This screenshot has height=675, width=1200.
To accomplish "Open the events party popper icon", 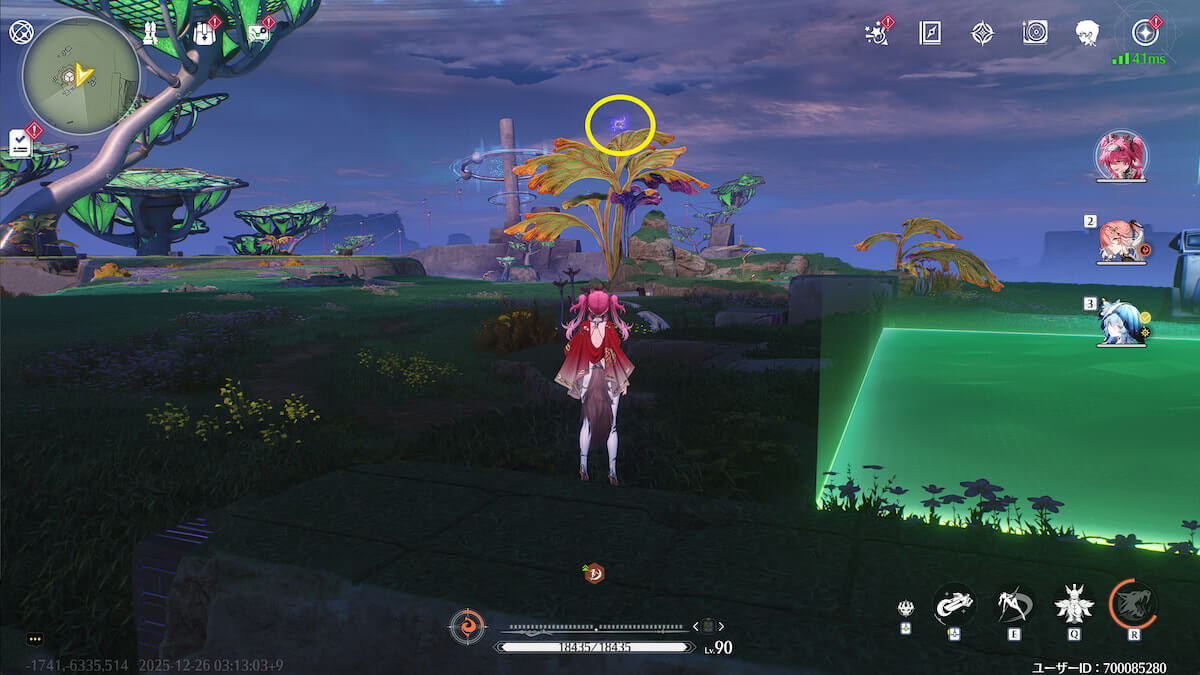I will coord(878,33).
